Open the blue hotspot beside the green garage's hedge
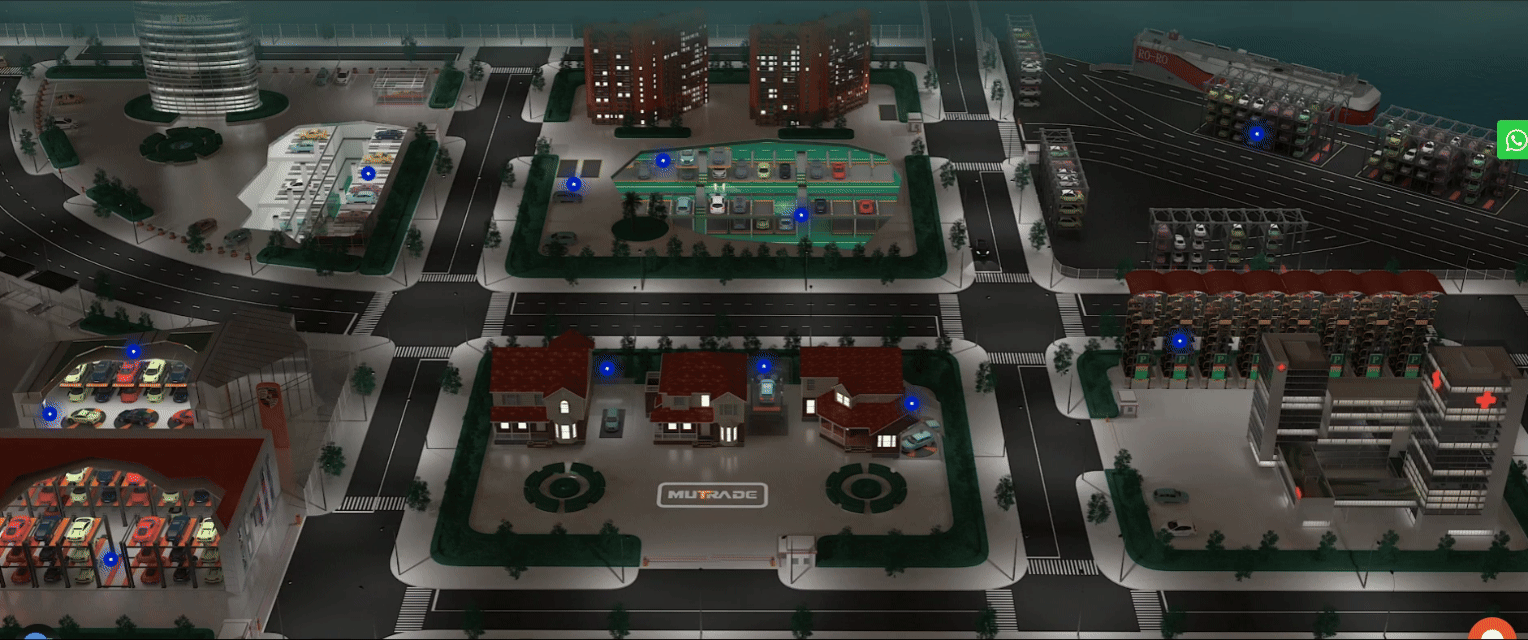The image size is (1528, 640). coord(573,184)
